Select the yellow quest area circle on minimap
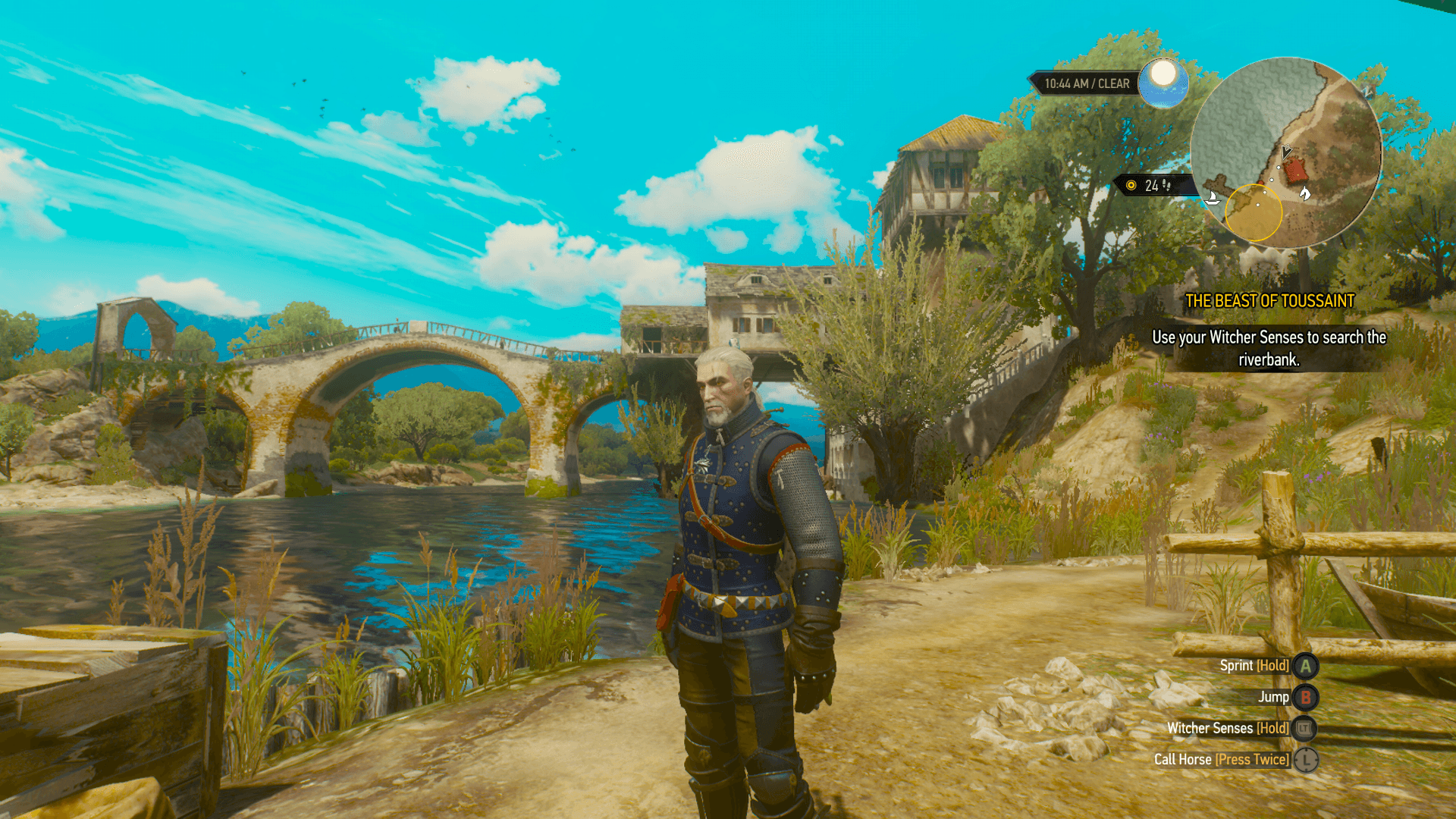The image size is (1456, 819). tap(1253, 213)
